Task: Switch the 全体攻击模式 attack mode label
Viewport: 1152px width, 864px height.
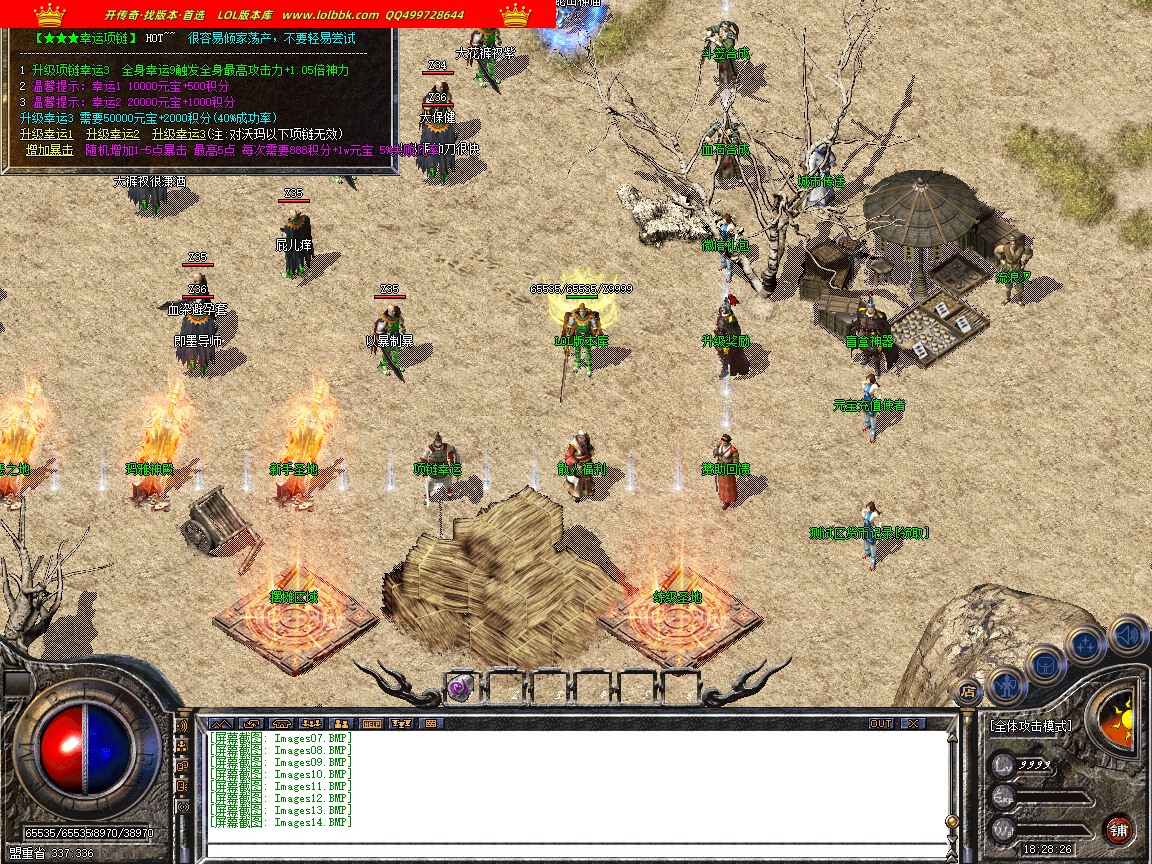Action: [x=1030, y=726]
